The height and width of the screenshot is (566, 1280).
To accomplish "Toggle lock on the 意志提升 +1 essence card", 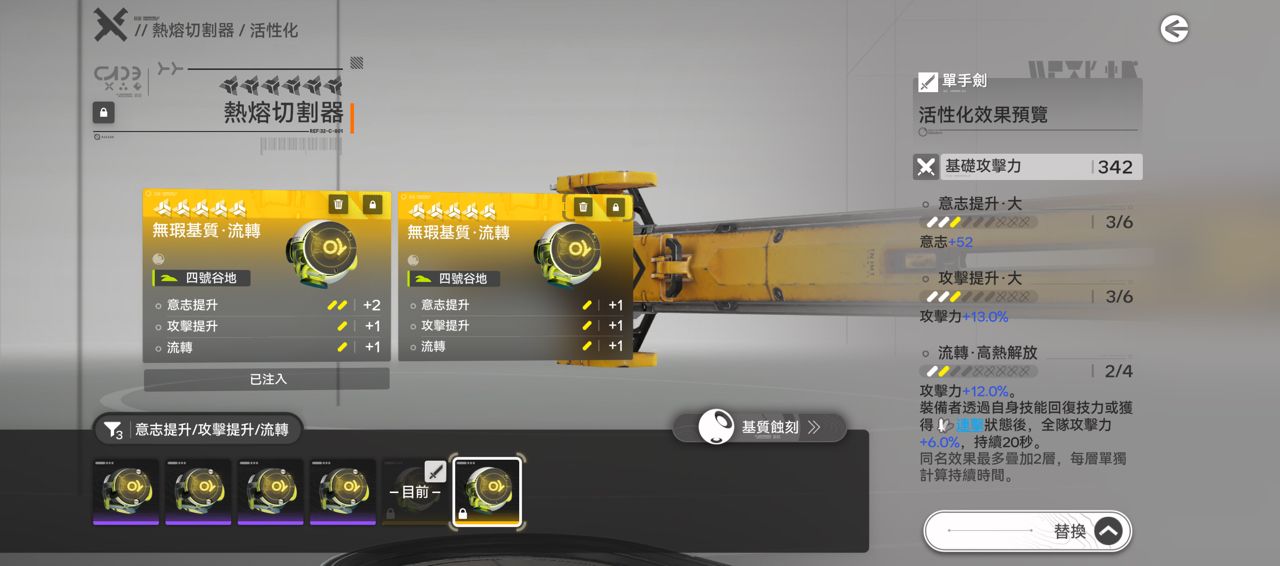I will click(x=615, y=207).
